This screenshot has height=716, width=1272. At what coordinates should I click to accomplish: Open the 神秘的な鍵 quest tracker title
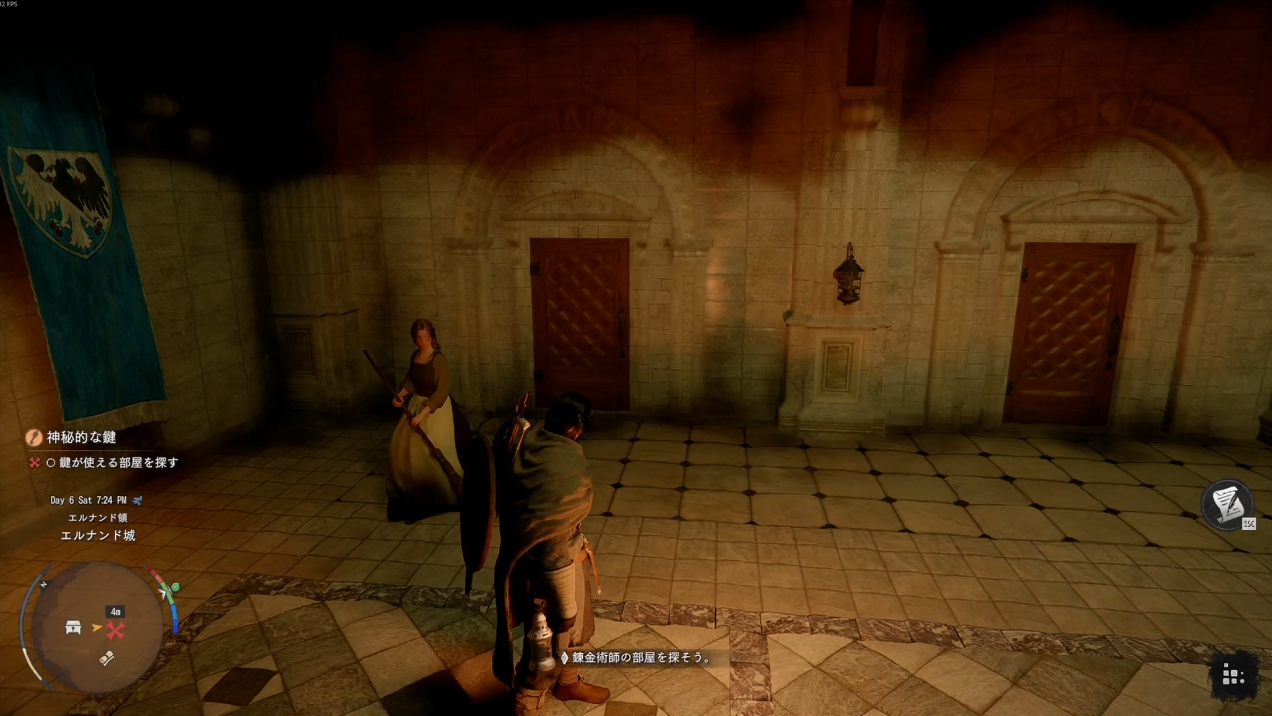[x=81, y=438]
